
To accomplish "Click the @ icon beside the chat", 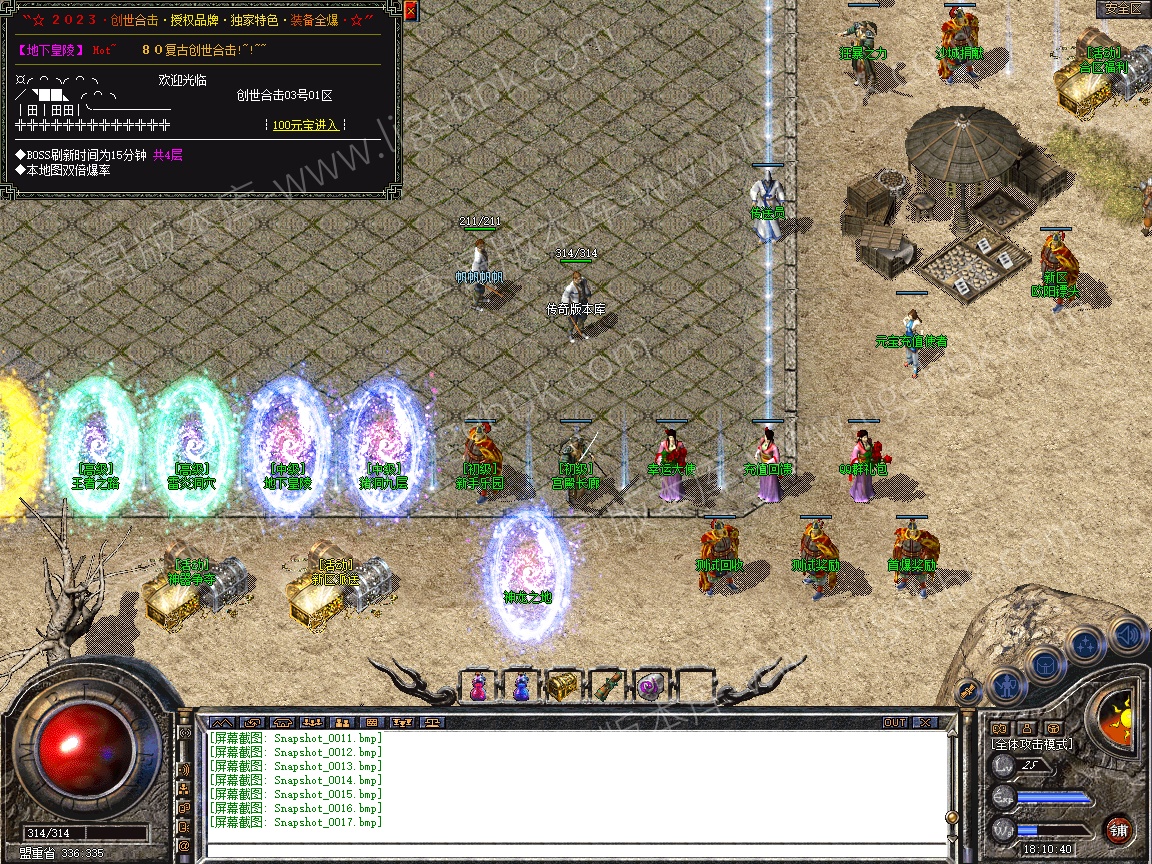I will [x=184, y=846].
